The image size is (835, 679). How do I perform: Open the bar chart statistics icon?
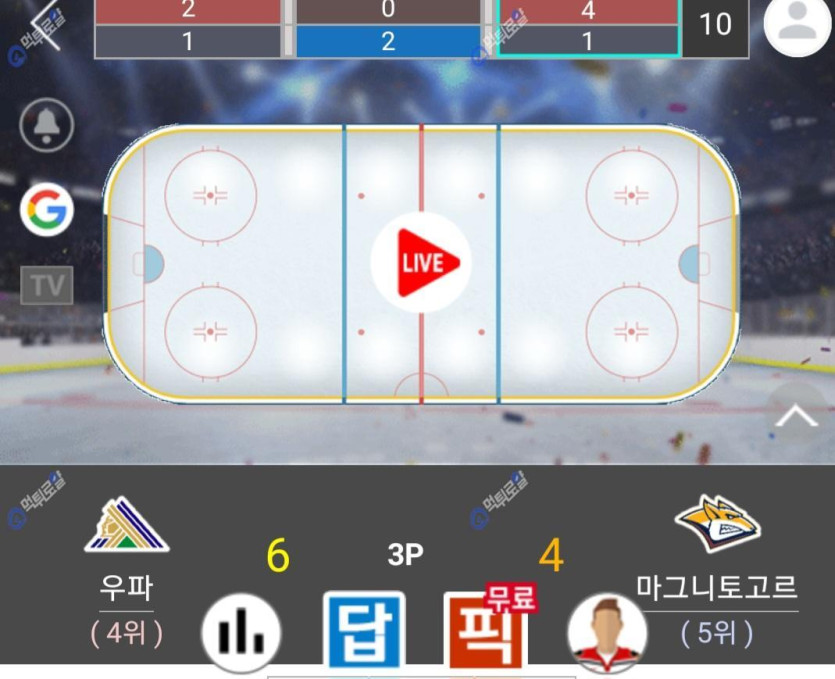[241, 632]
